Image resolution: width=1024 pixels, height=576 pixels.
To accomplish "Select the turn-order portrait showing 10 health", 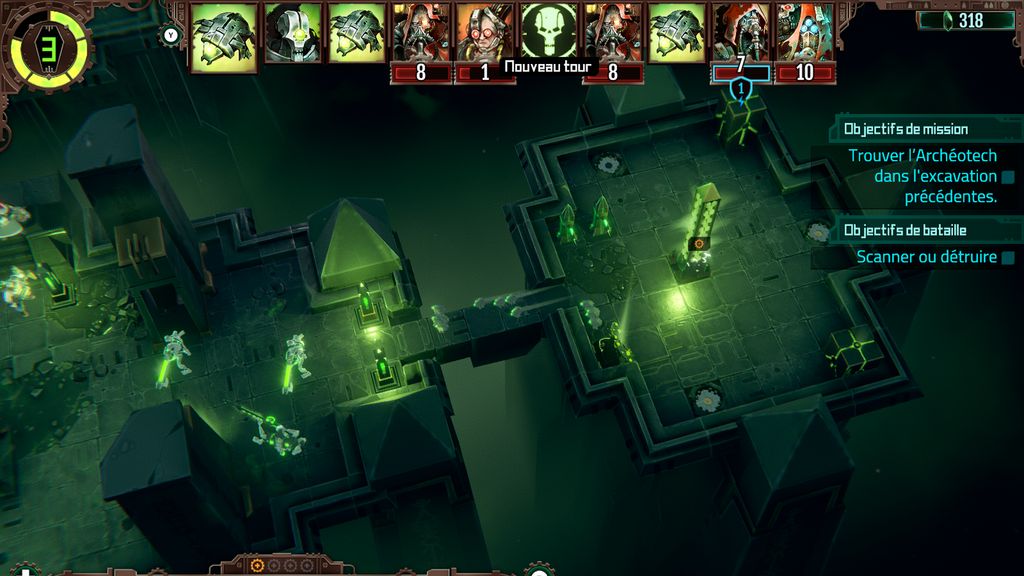I will (804, 32).
